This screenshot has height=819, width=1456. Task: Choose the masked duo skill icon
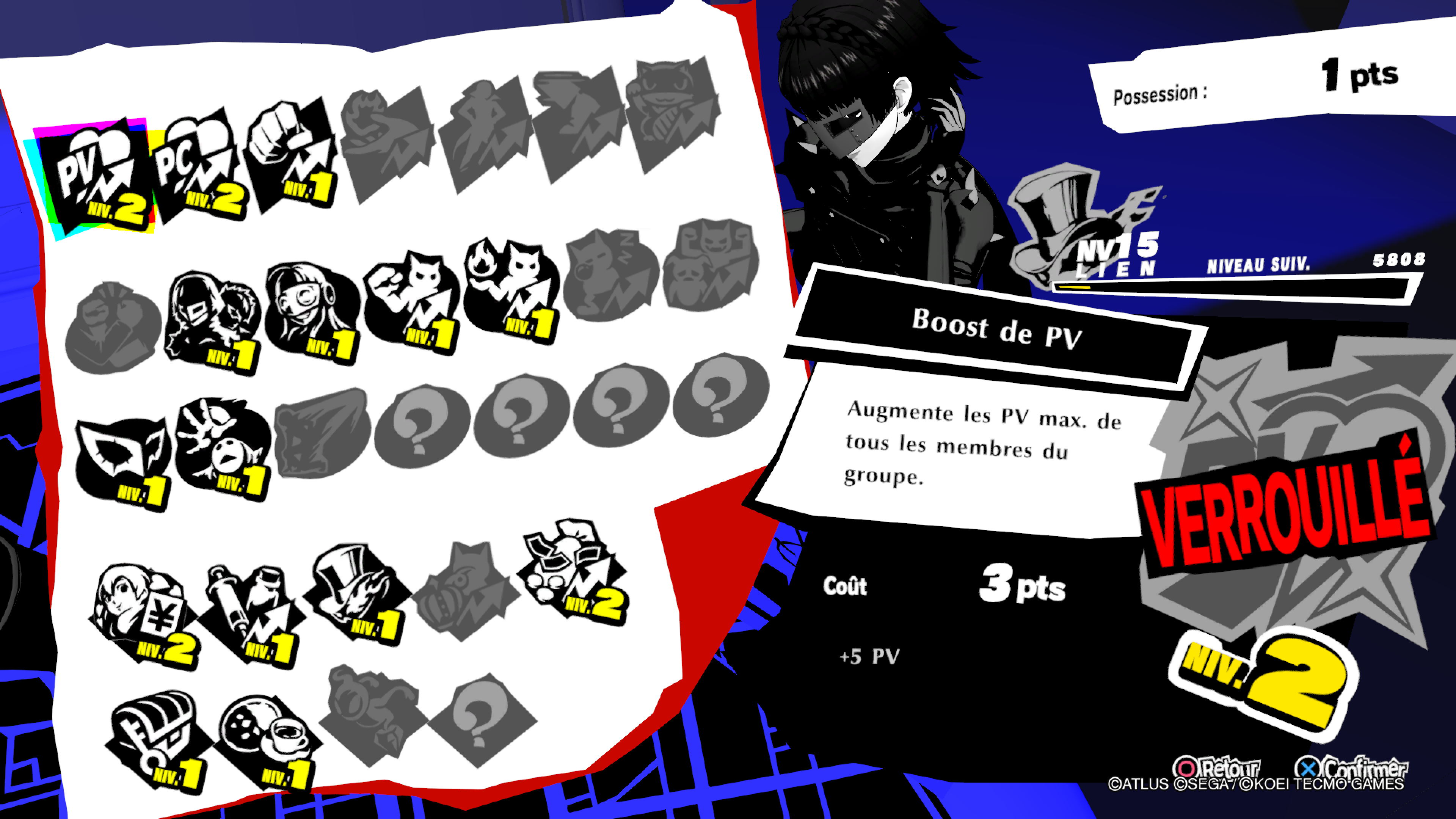(x=212, y=319)
